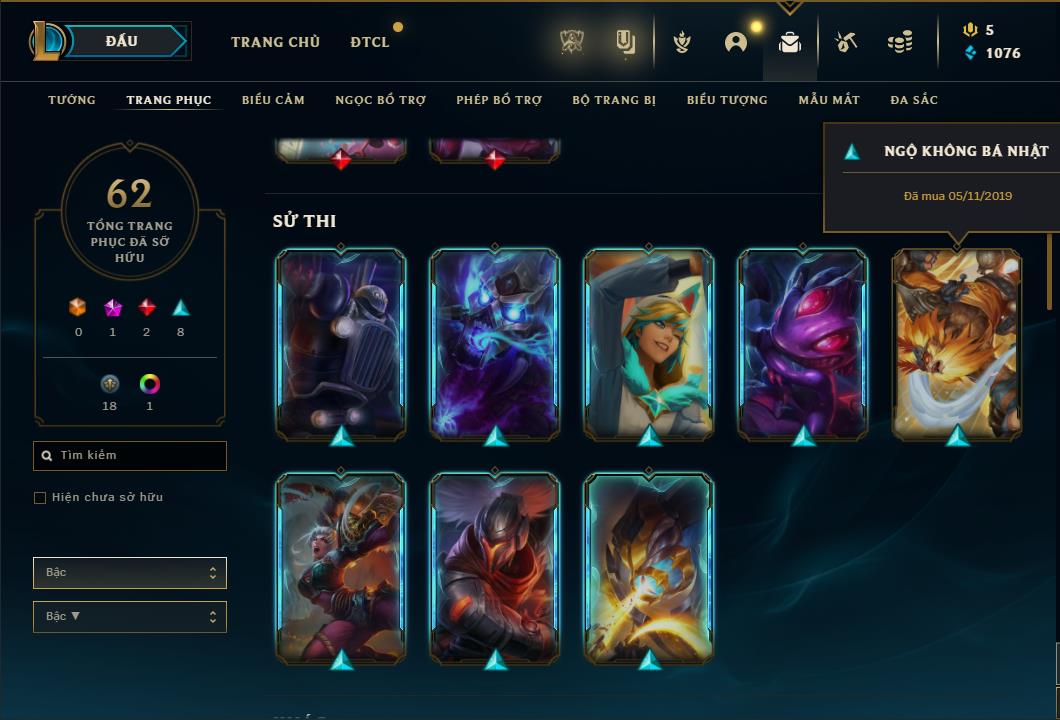Screen dimensions: 1060x720
Task: Toggle the Hiện chưa sở hữu checkbox
Action: [40, 498]
